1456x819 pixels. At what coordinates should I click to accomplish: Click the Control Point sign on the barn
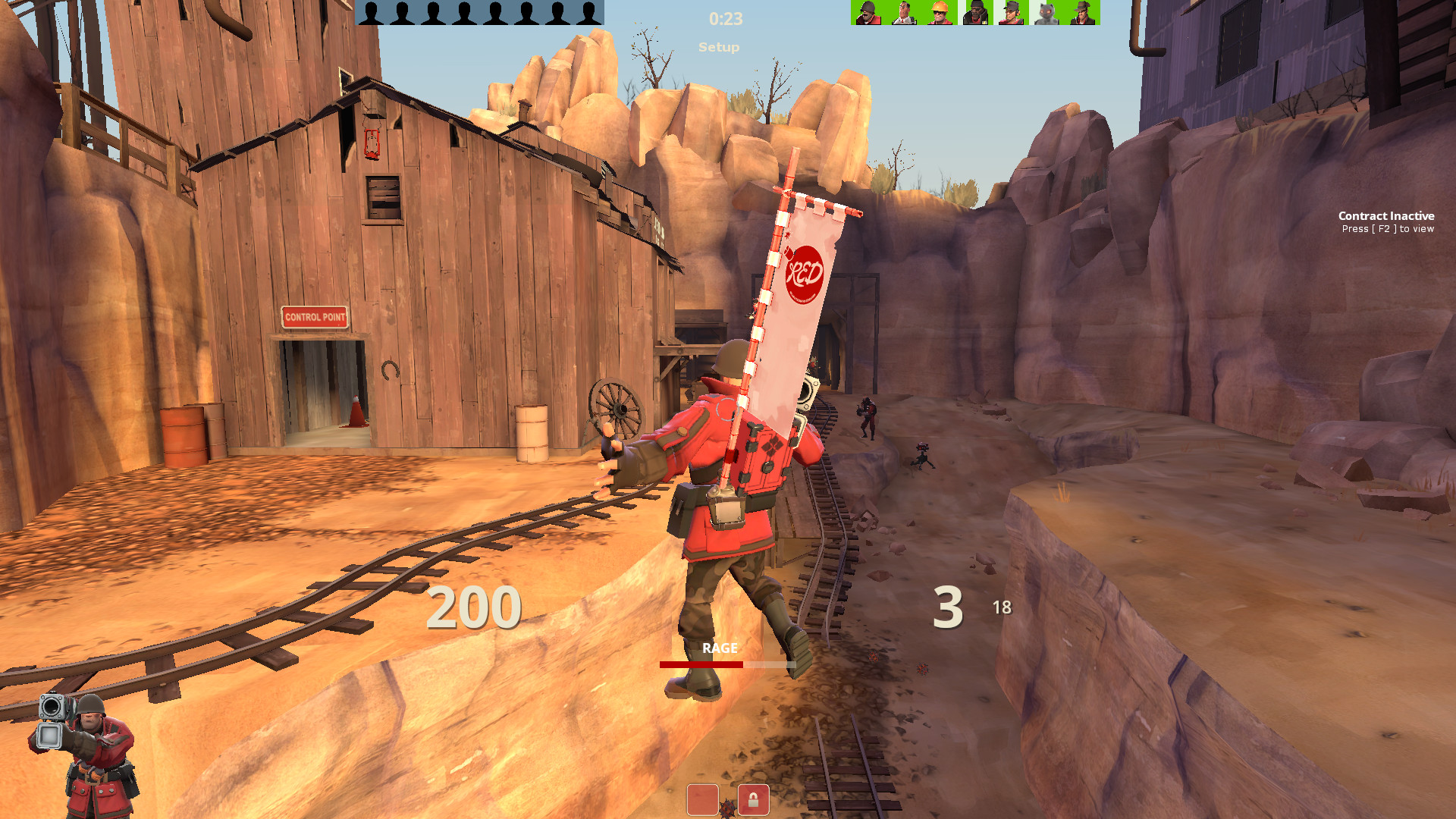(314, 318)
